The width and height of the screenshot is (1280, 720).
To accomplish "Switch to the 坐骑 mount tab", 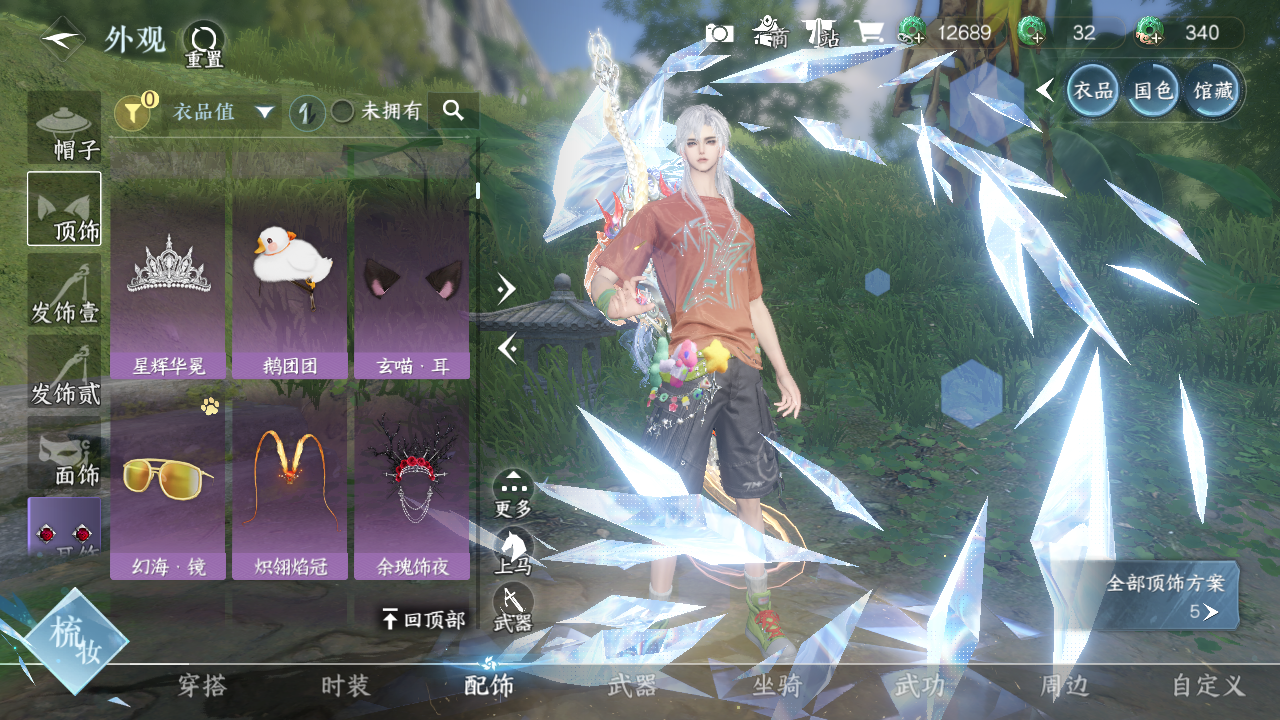I will click(777, 686).
